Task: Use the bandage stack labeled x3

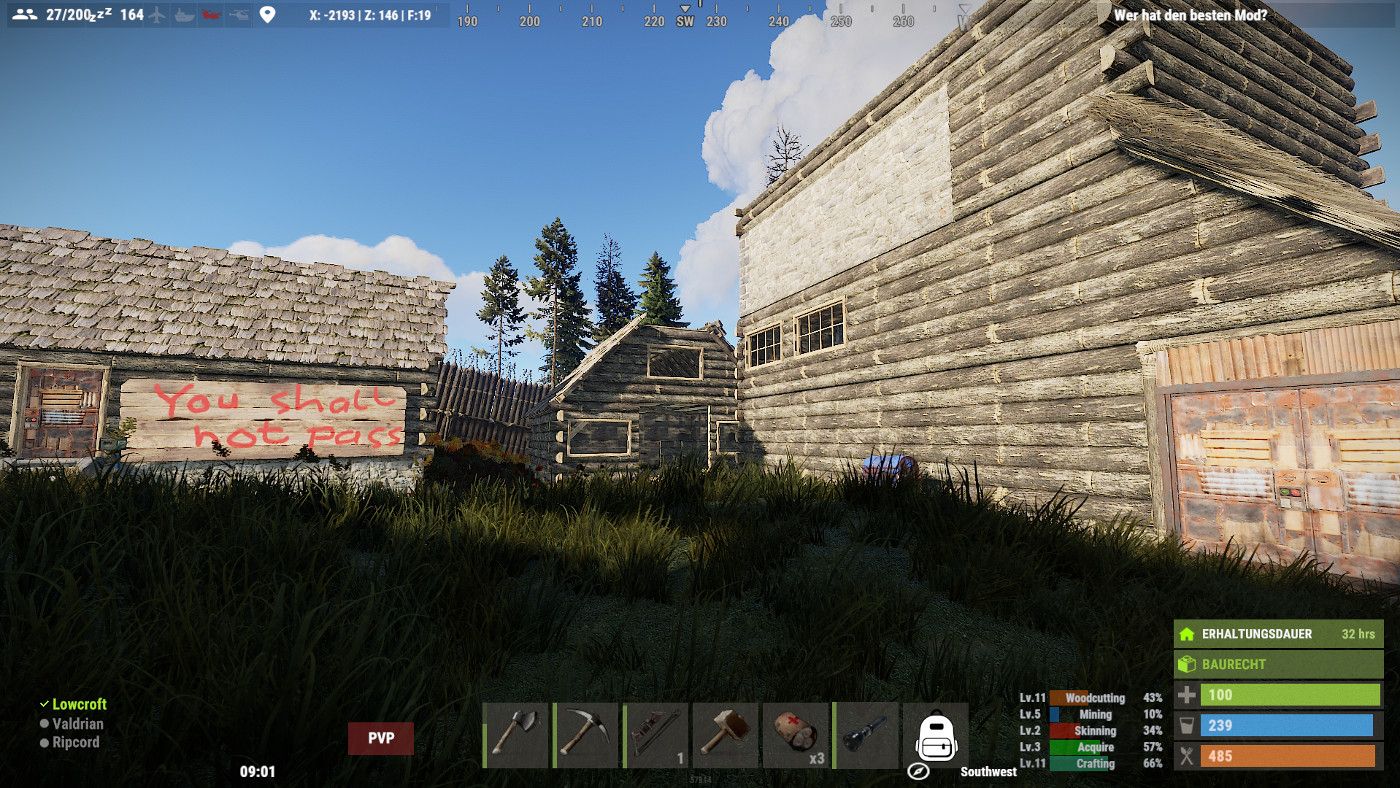Action: tap(795, 735)
